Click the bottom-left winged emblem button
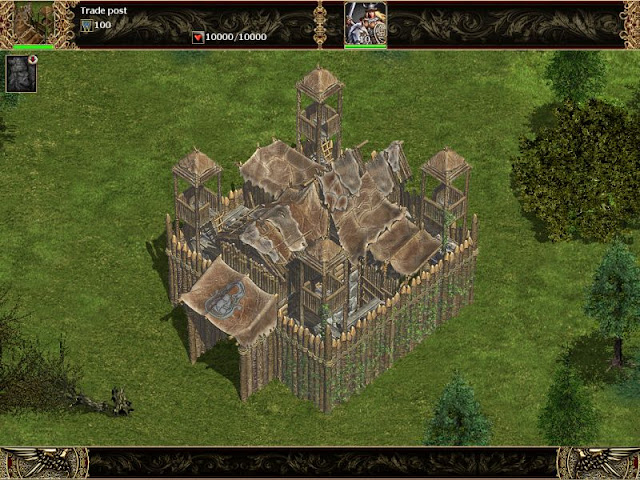 pos(43,463)
